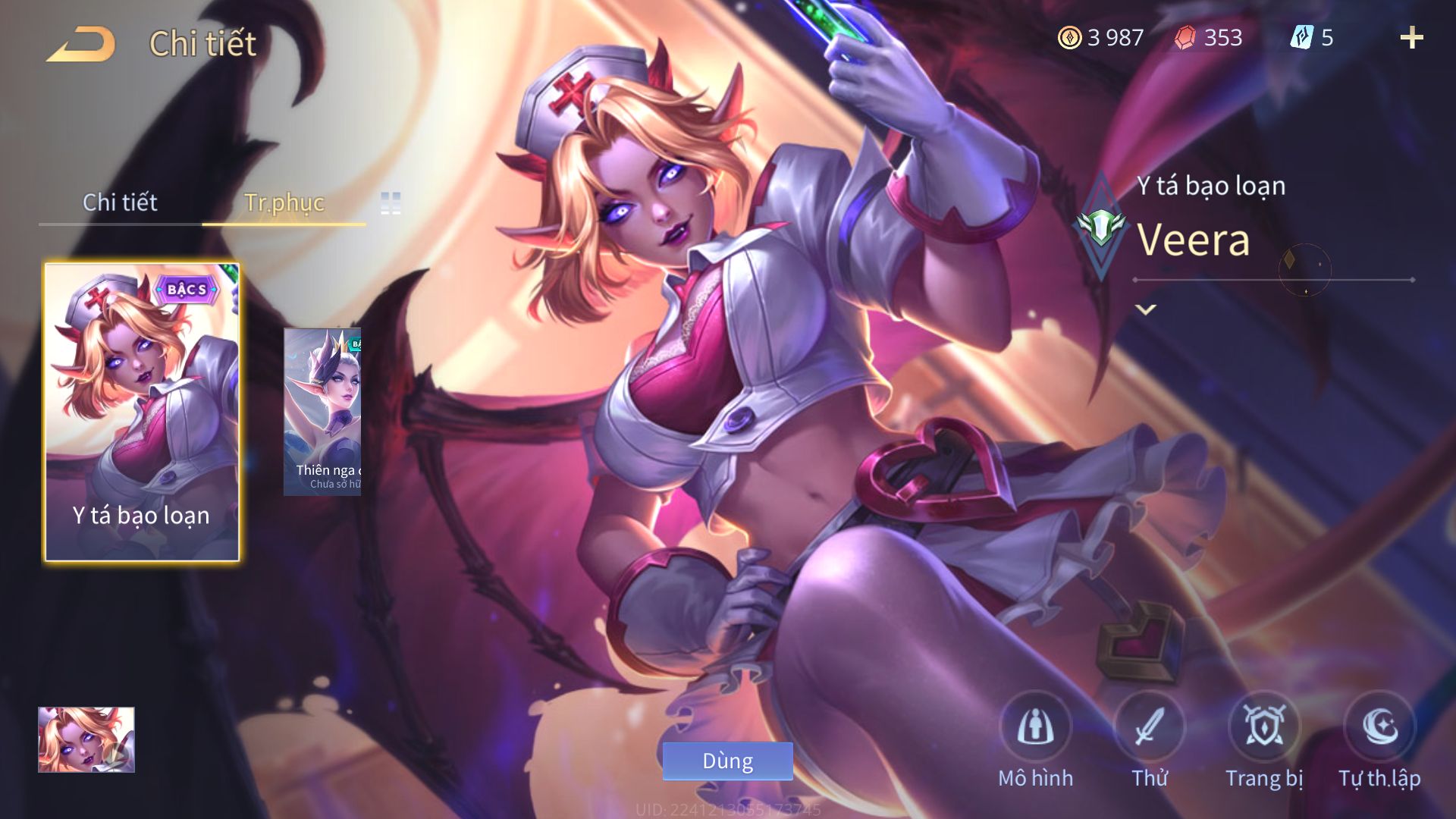Switch to the Chi tiết tab

(x=120, y=202)
